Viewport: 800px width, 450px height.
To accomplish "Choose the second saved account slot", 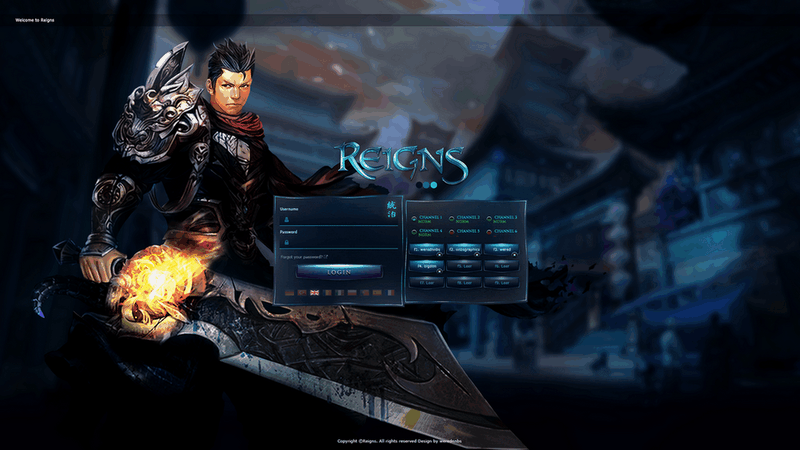I will click(465, 249).
